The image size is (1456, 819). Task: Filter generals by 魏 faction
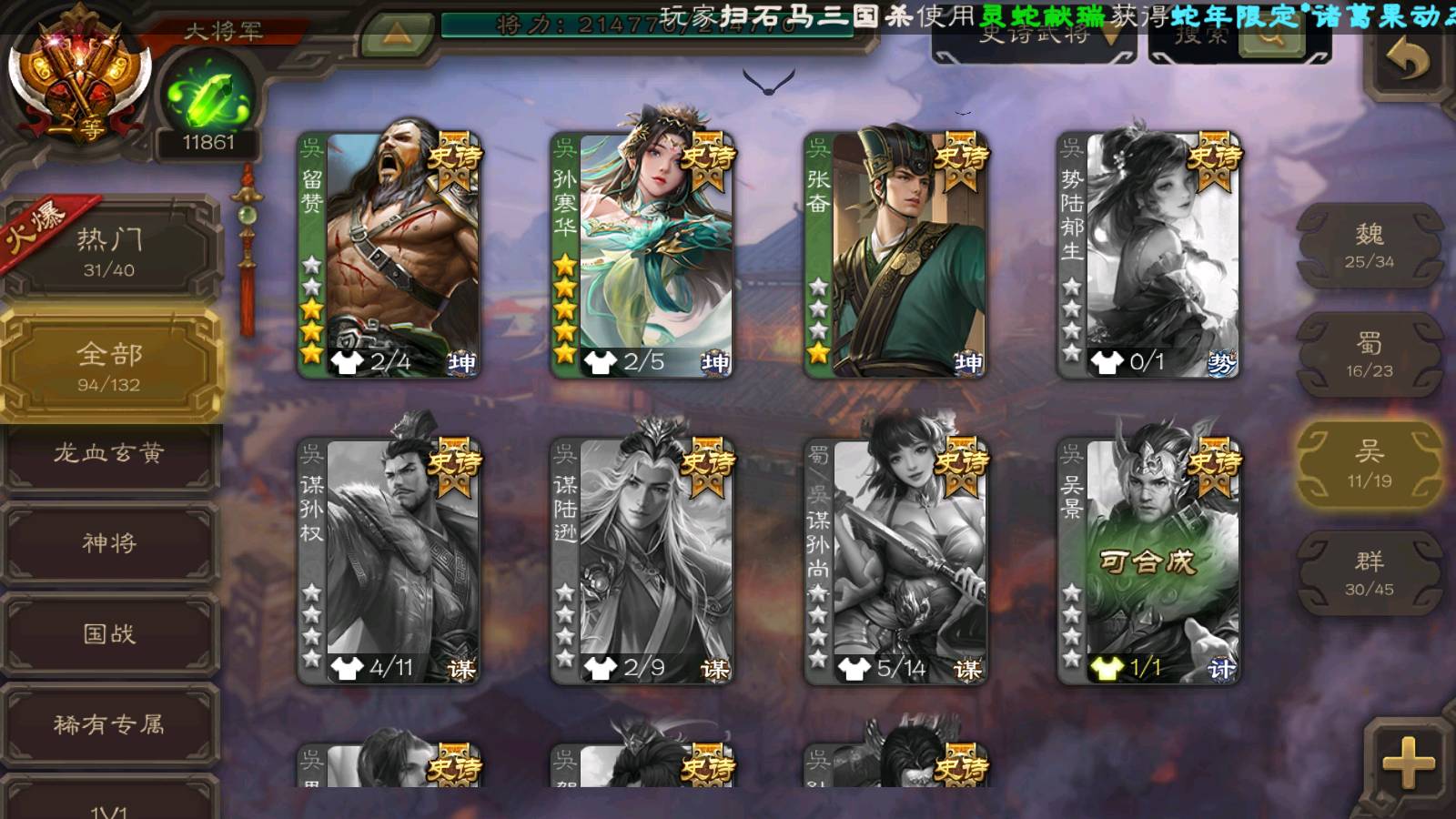tap(1370, 246)
